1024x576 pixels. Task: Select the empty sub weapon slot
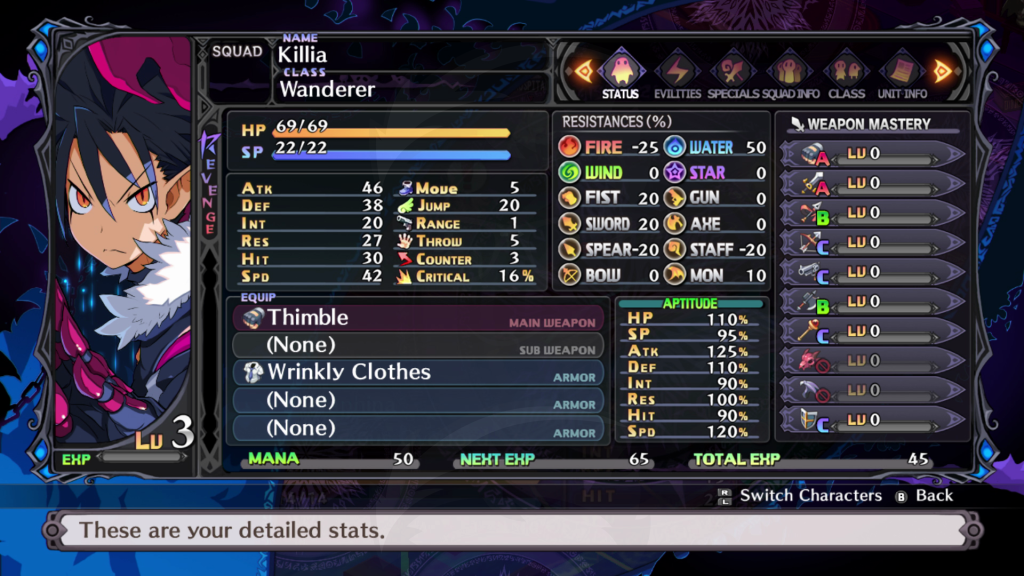click(420, 345)
